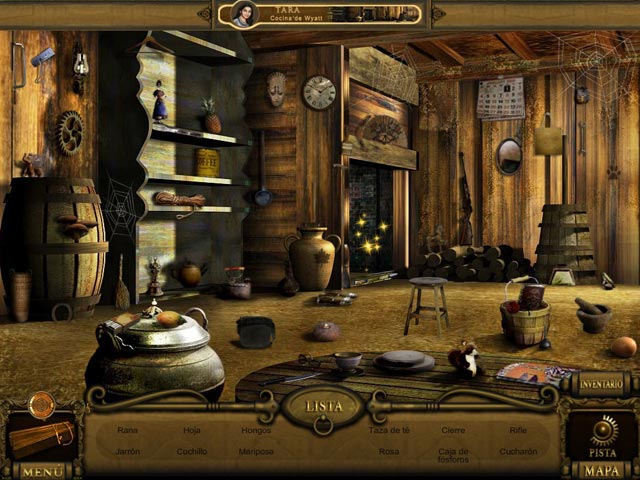Select 'Cucharón' from the list
640x480 pixels.
[x=518, y=451]
